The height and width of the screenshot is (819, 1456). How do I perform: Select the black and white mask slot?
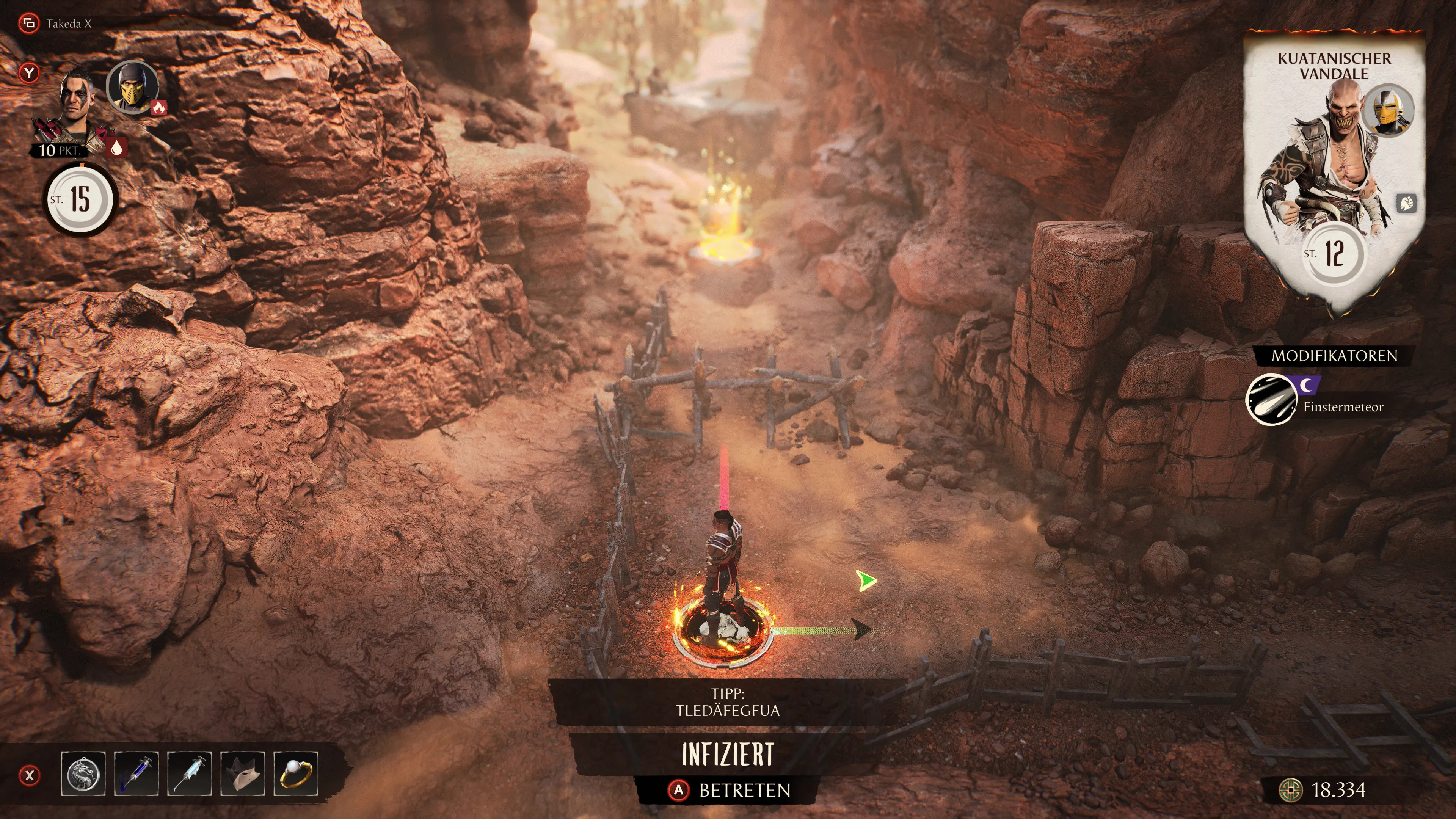[243, 774]
